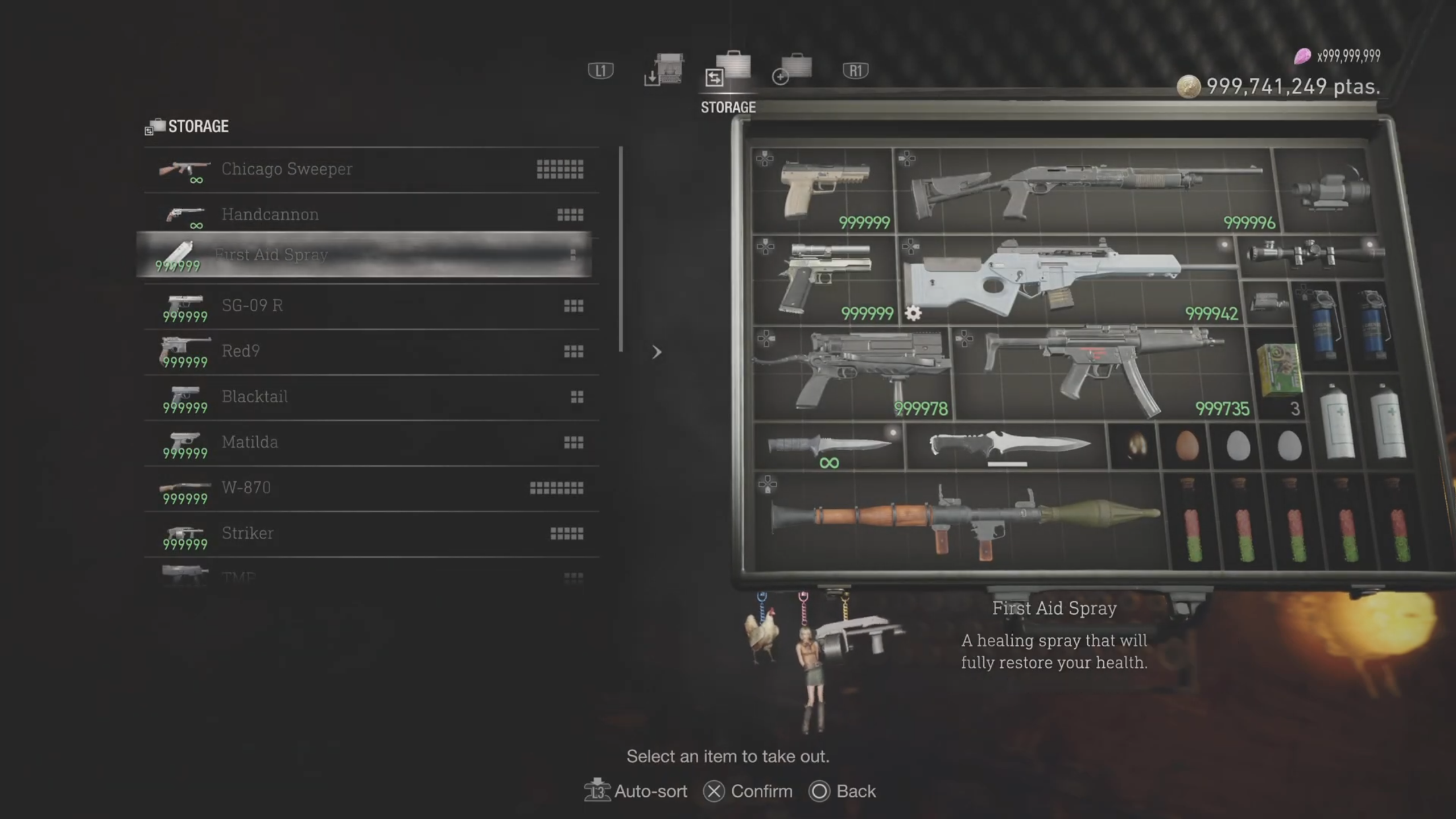Viewport: 1456px width, 819px height.
Task: Select the rocket launcher in the case
Action: click(x=962, y=521)
